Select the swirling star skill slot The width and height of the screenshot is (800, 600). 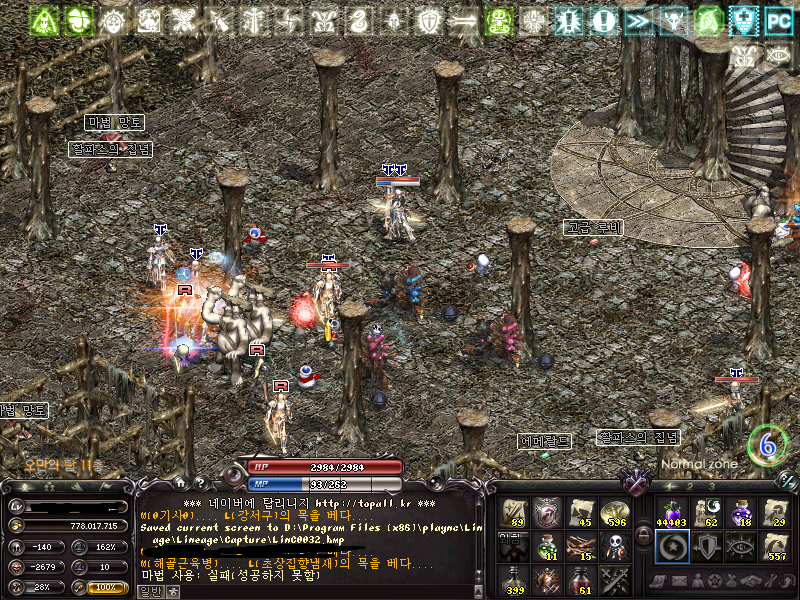pos(670,546)
